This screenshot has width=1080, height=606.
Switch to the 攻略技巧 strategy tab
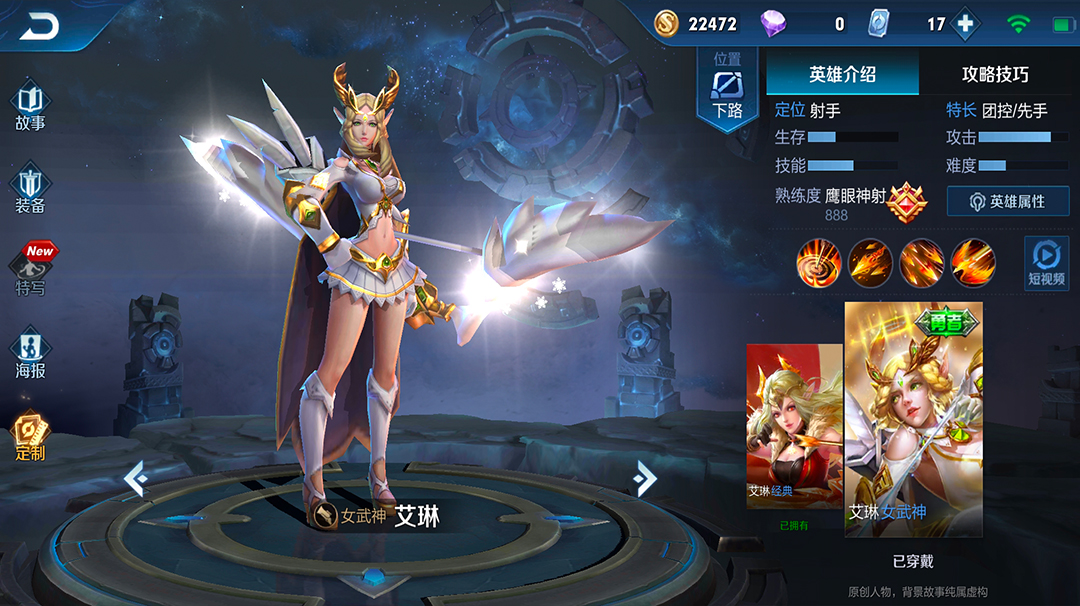995,74
